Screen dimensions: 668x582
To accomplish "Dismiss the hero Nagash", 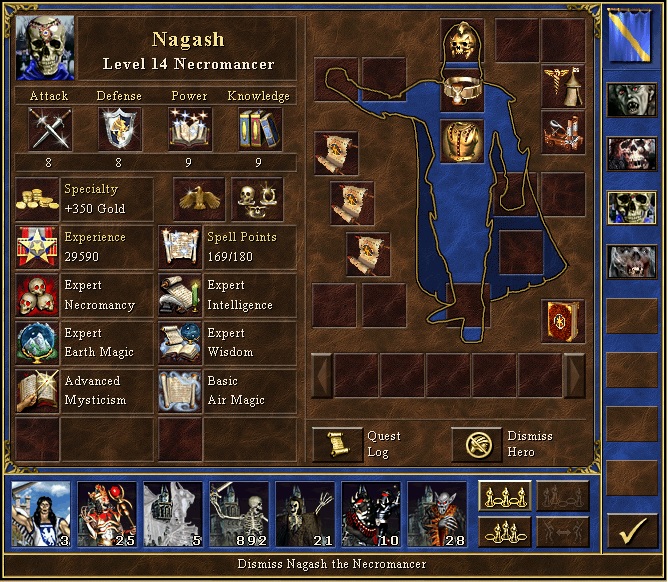I will 476,444.
